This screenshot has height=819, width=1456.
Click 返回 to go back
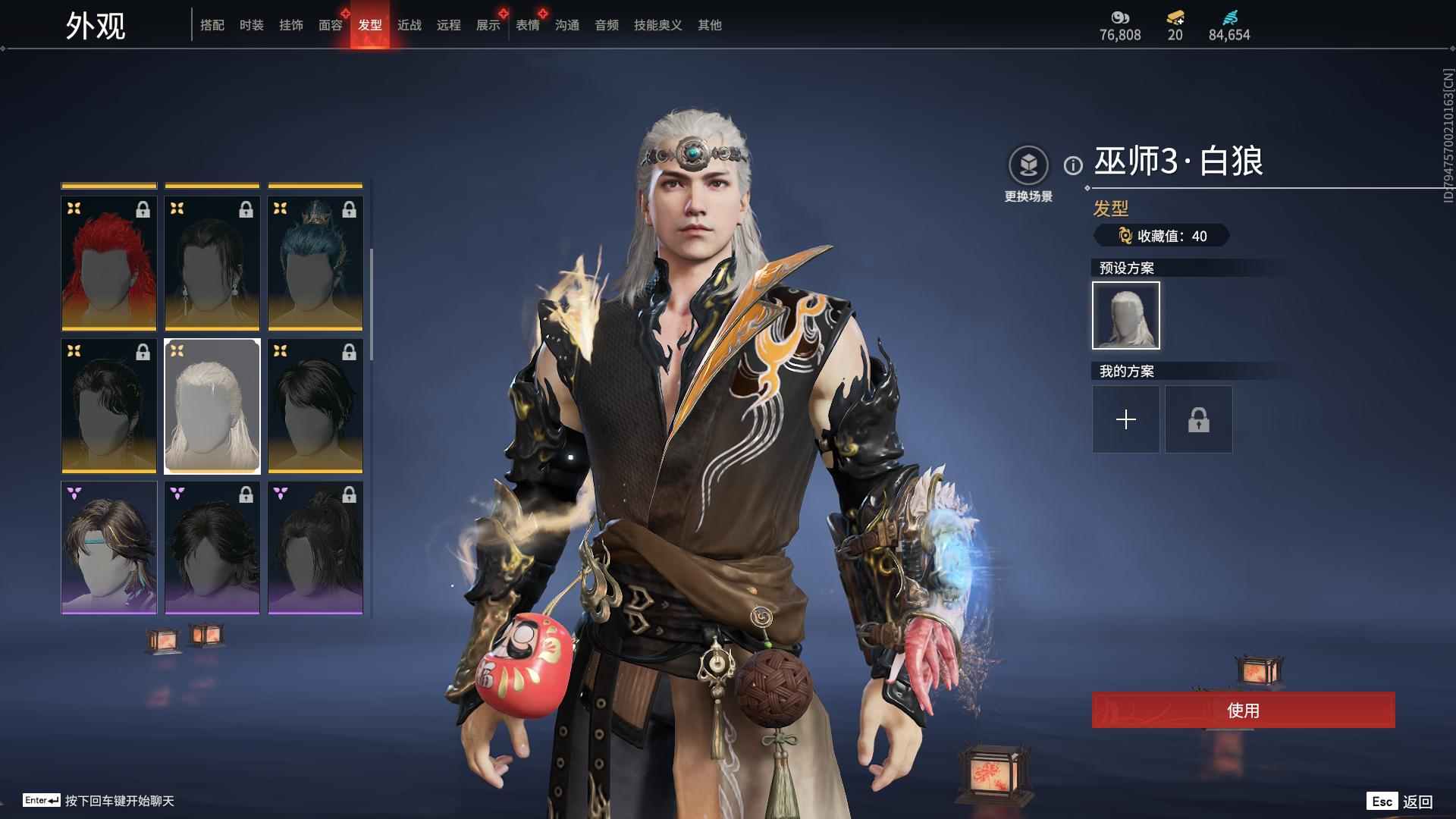point(1417,802)
